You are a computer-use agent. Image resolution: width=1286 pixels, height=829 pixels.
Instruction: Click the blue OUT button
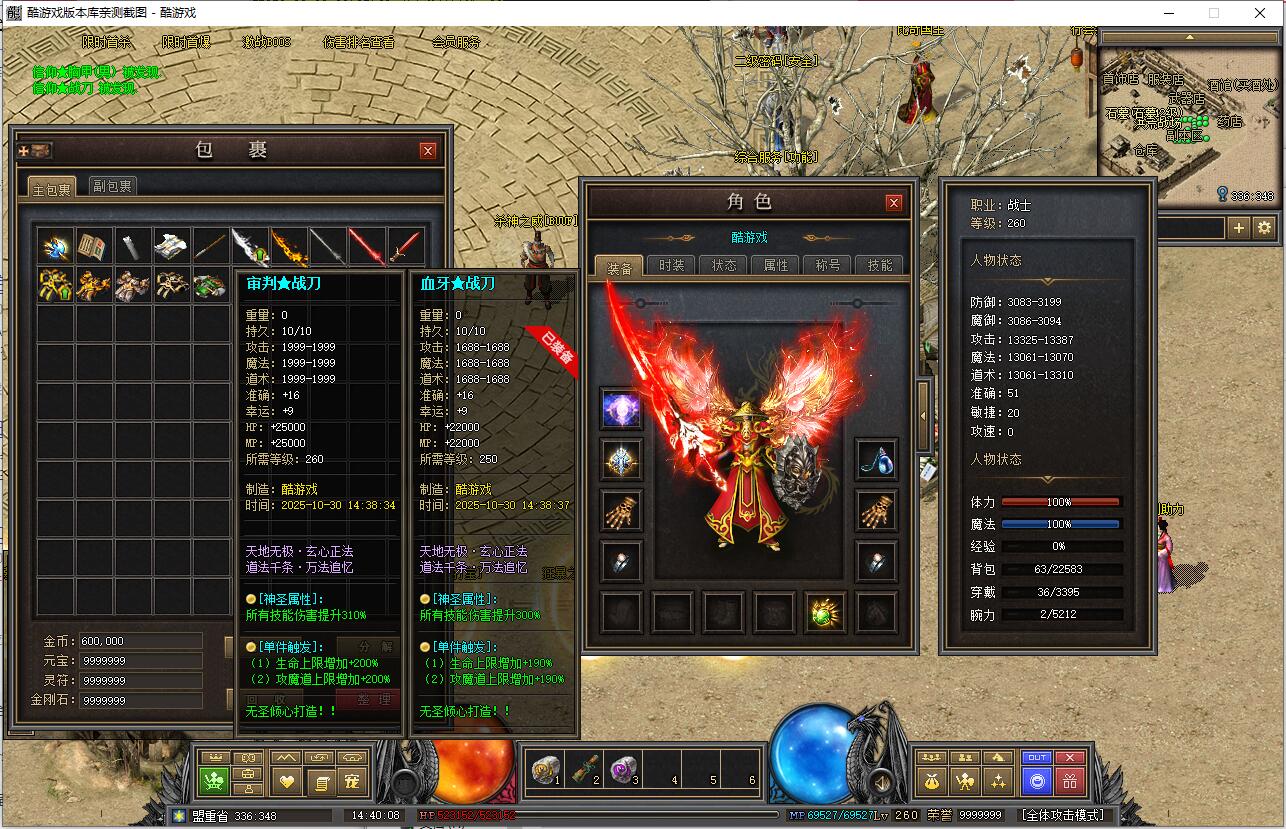[x=1036, y=758]
